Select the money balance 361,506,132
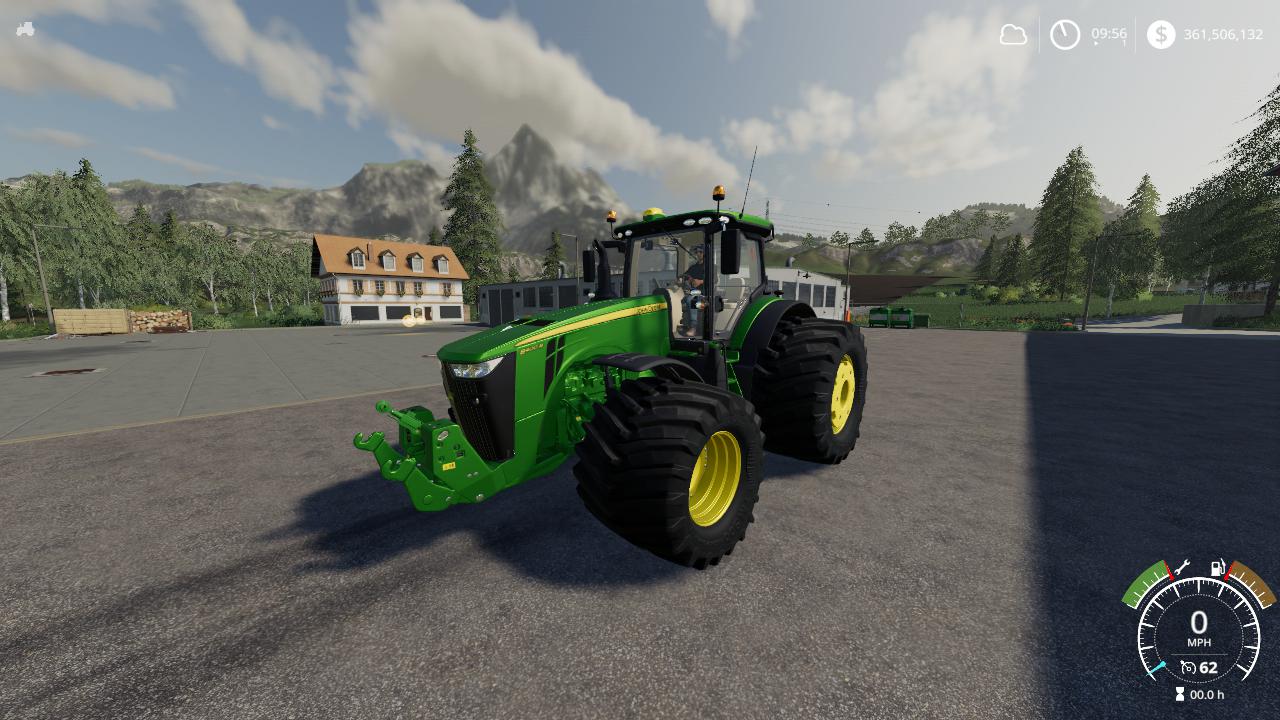Screen dimensions: 1280x720 tap(1223, 34)
